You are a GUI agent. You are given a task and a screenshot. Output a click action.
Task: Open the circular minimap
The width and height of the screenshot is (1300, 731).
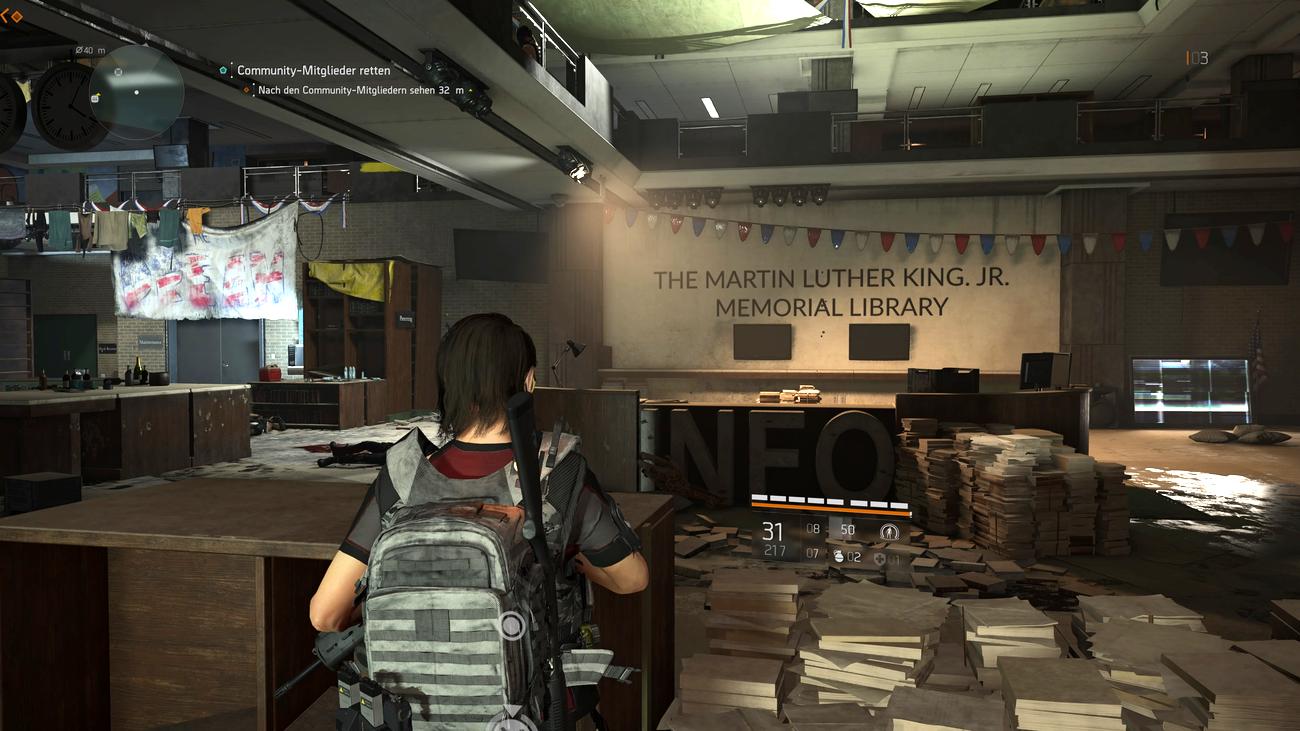pyautogui.click(x=135, y=92)
